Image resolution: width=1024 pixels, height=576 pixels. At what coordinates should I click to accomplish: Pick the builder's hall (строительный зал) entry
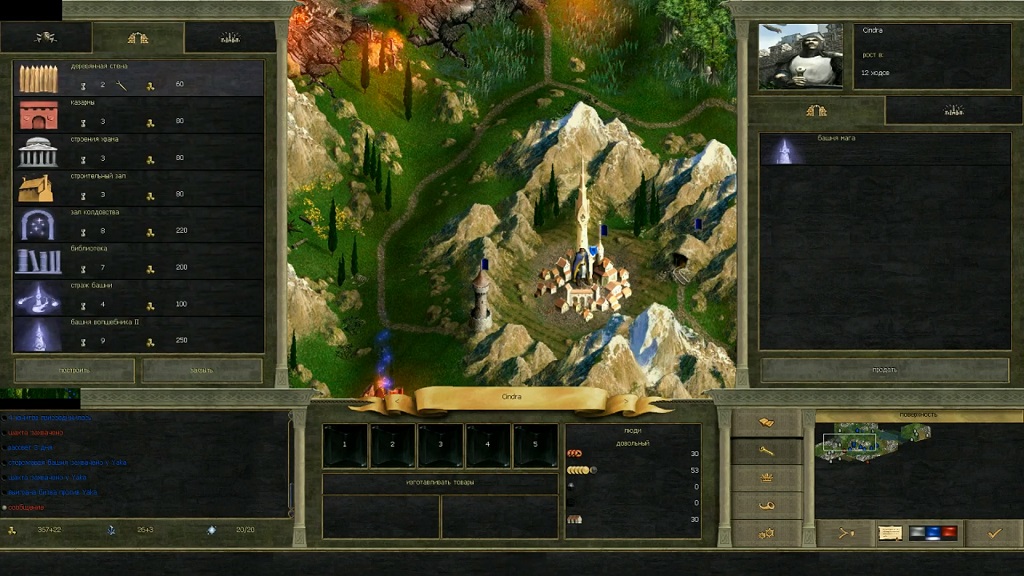tap(139, 188)
